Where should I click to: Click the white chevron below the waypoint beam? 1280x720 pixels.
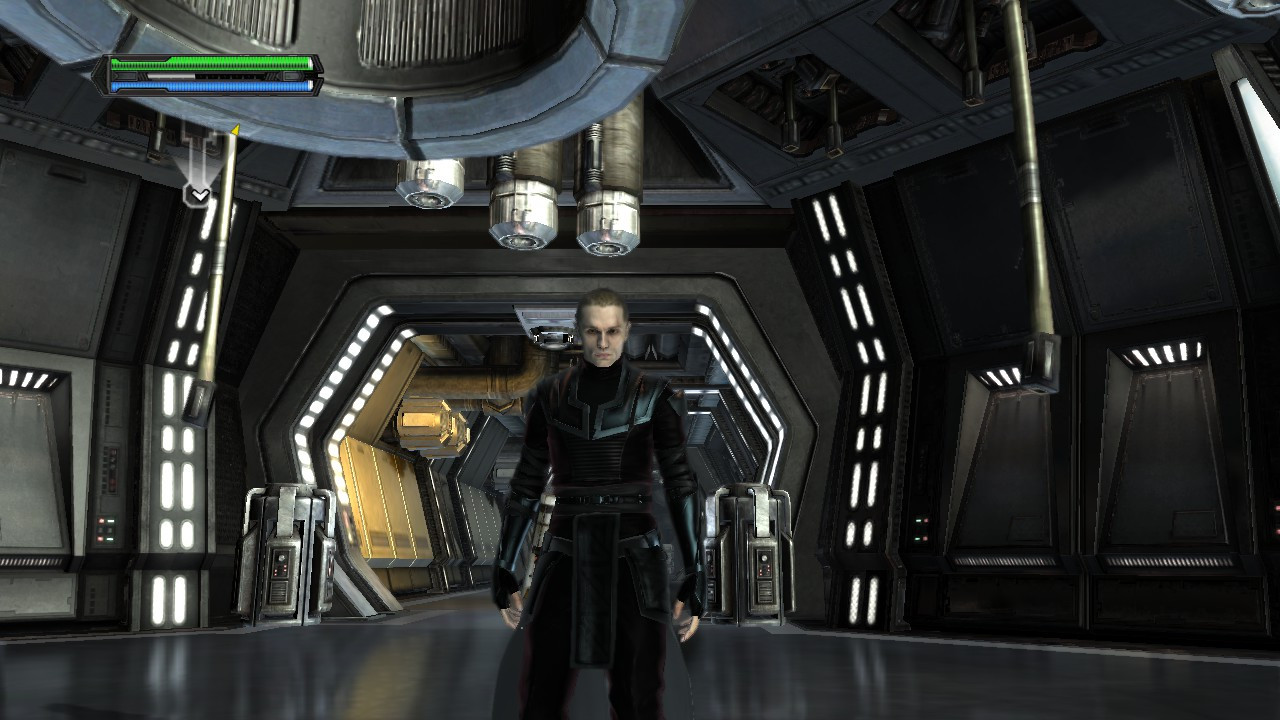201,192
